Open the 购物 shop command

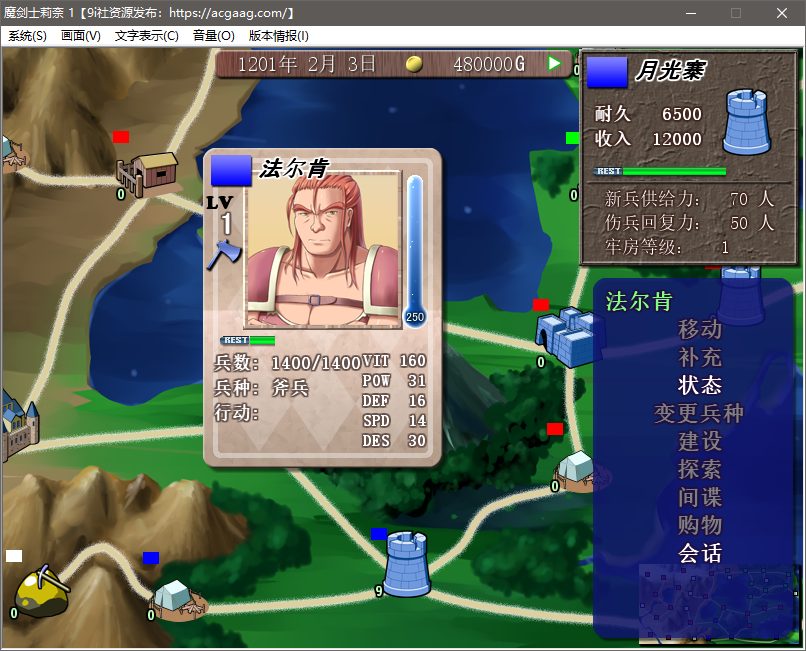click(x=700, y=525)
